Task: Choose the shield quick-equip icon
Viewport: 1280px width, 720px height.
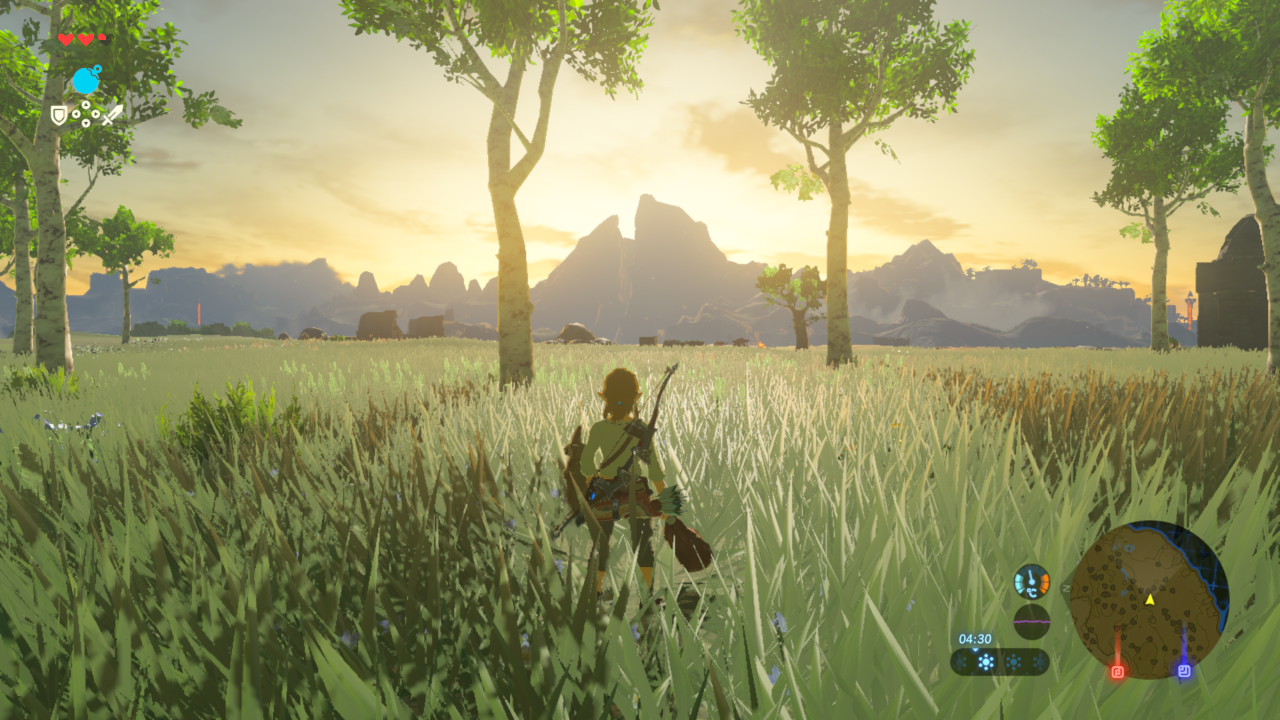Action: pos(60,115)
